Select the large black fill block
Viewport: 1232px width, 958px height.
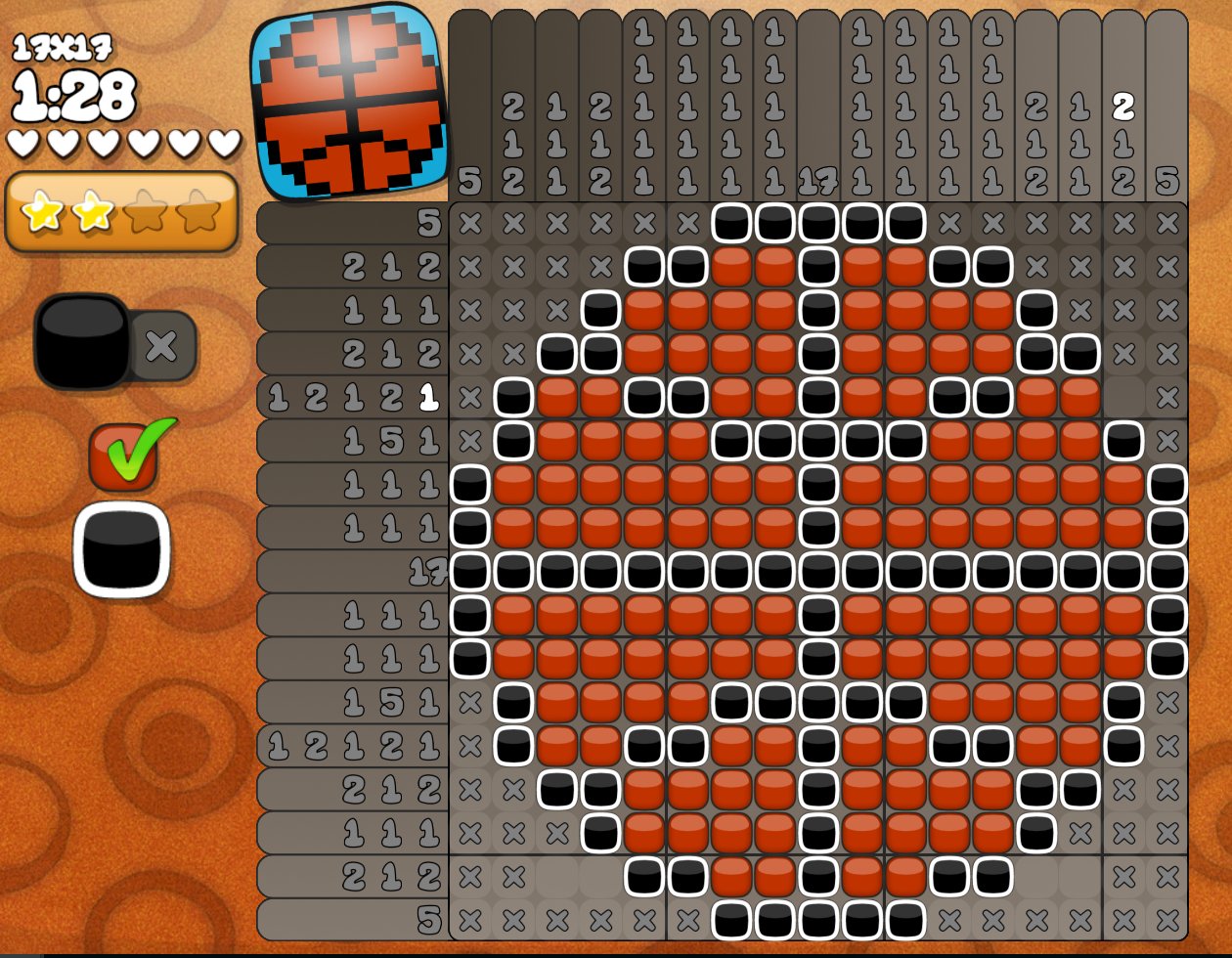[82, 341]
